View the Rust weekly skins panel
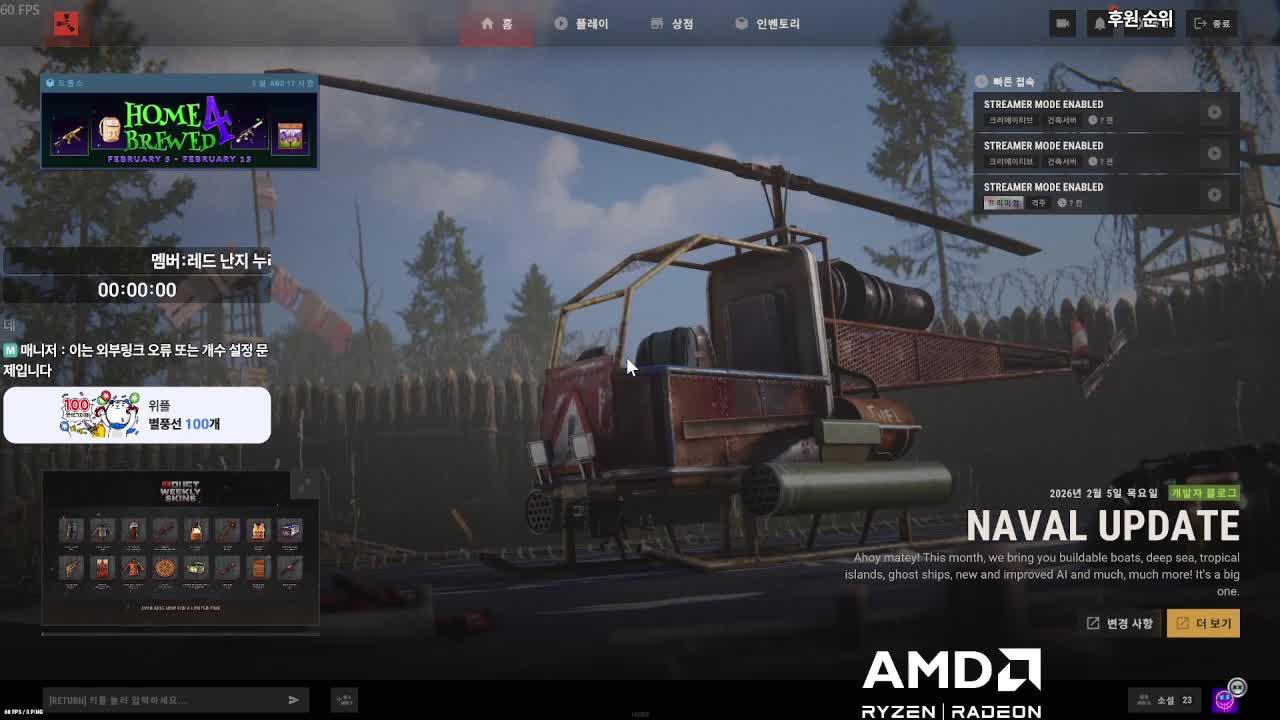Viewport: 1280px width, 720px height. pos(180,548)
